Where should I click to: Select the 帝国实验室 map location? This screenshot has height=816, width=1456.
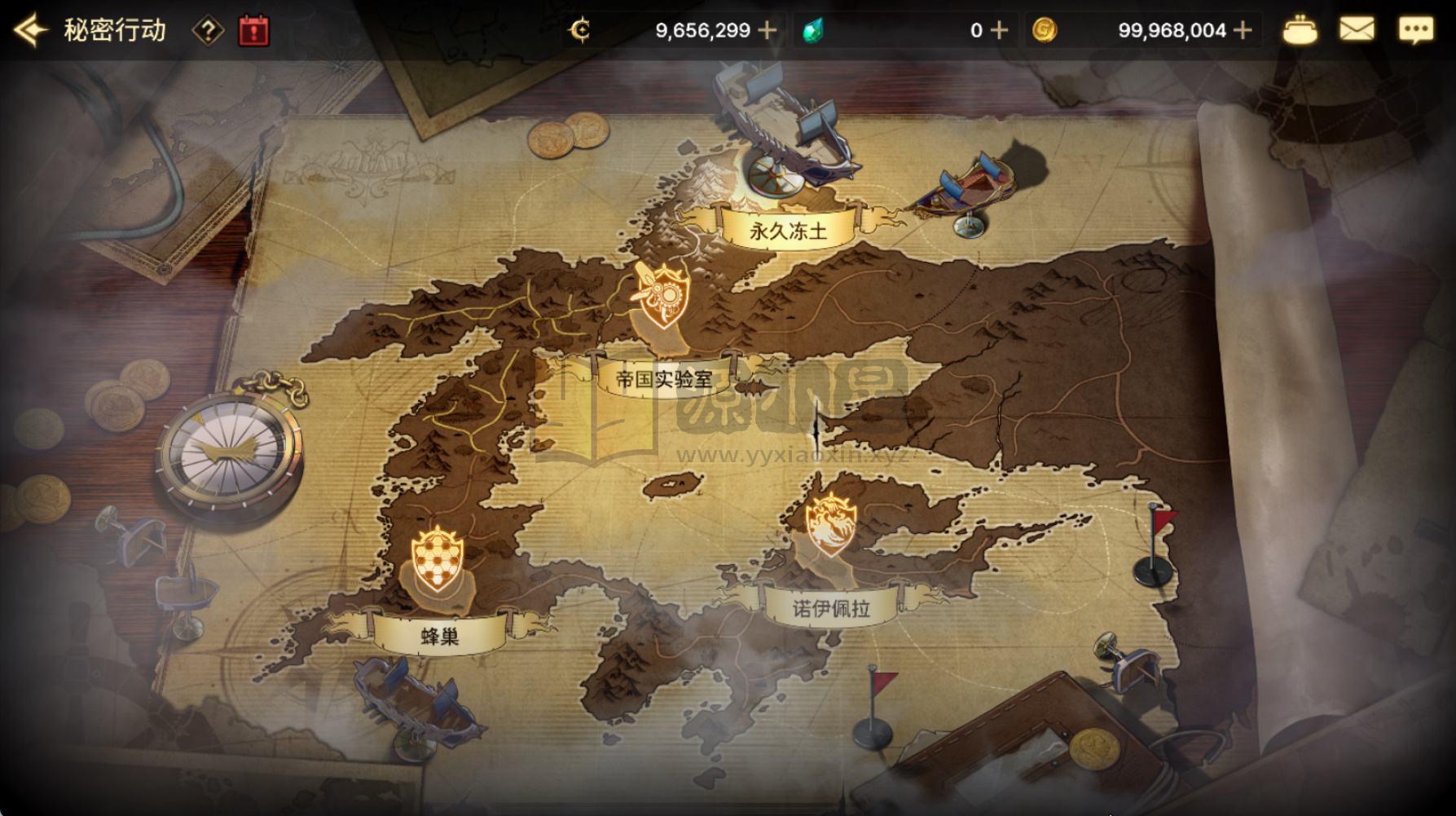664,379
